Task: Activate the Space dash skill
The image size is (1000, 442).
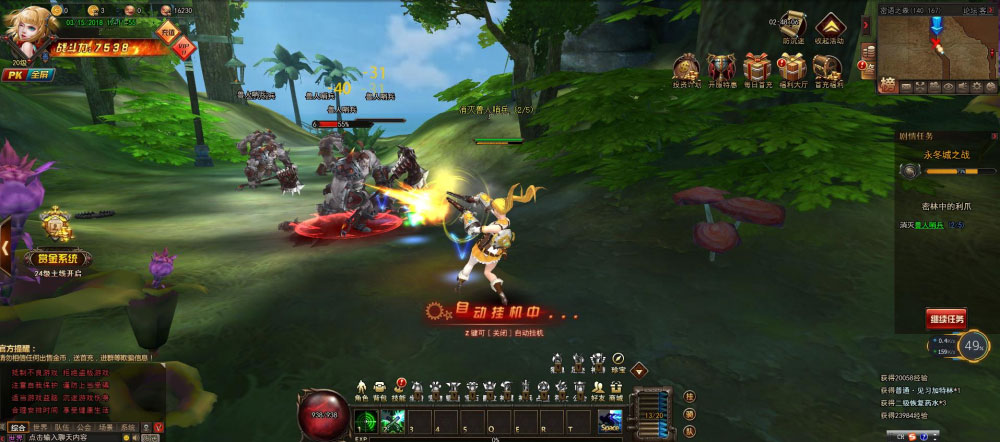Action: point(610,422)
